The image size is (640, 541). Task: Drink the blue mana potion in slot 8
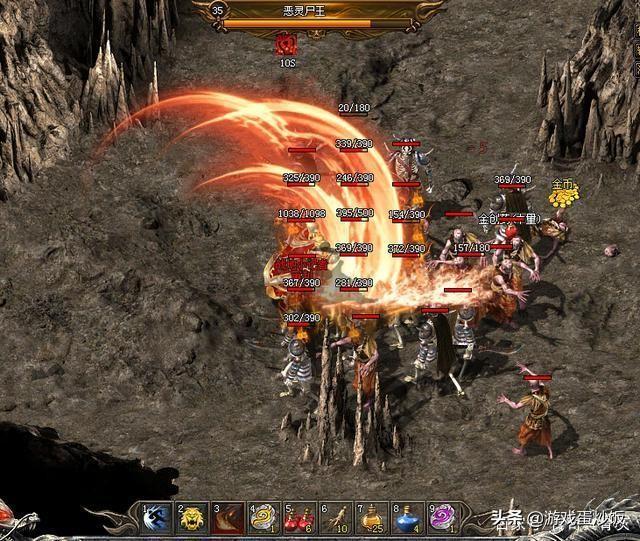pos(407,517)
